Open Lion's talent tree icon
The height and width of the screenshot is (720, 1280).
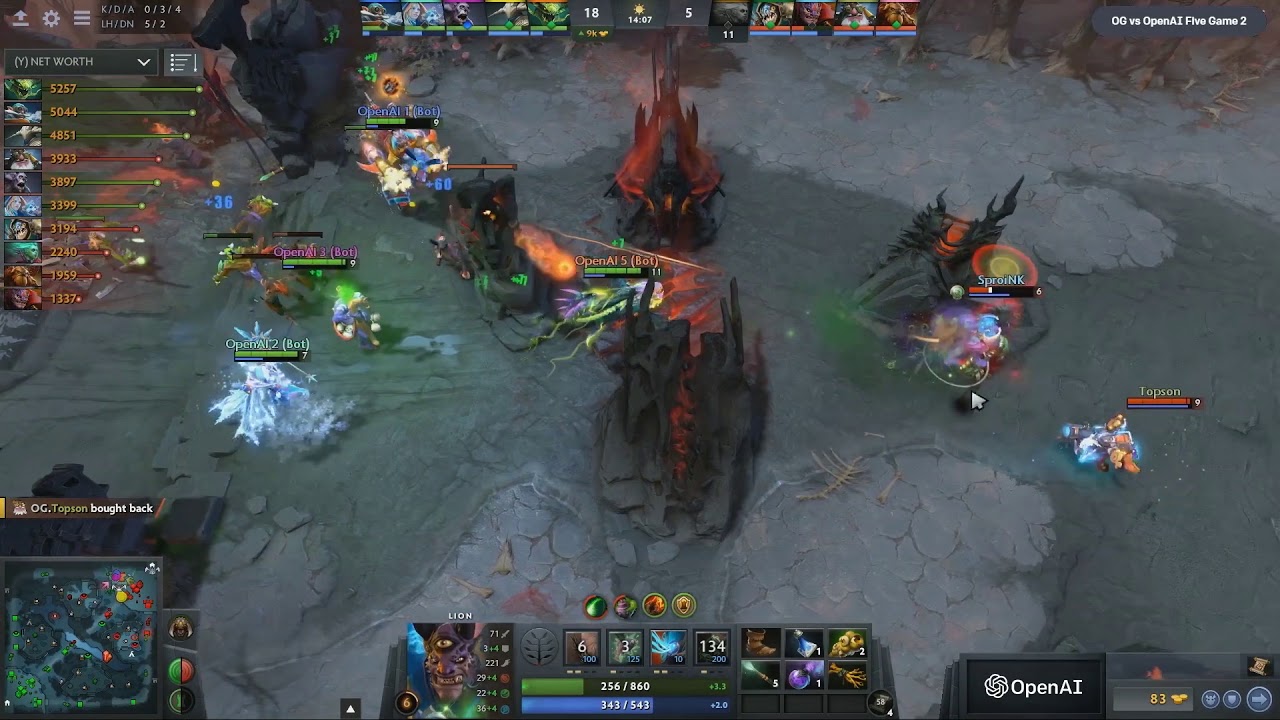pos(540,647)
